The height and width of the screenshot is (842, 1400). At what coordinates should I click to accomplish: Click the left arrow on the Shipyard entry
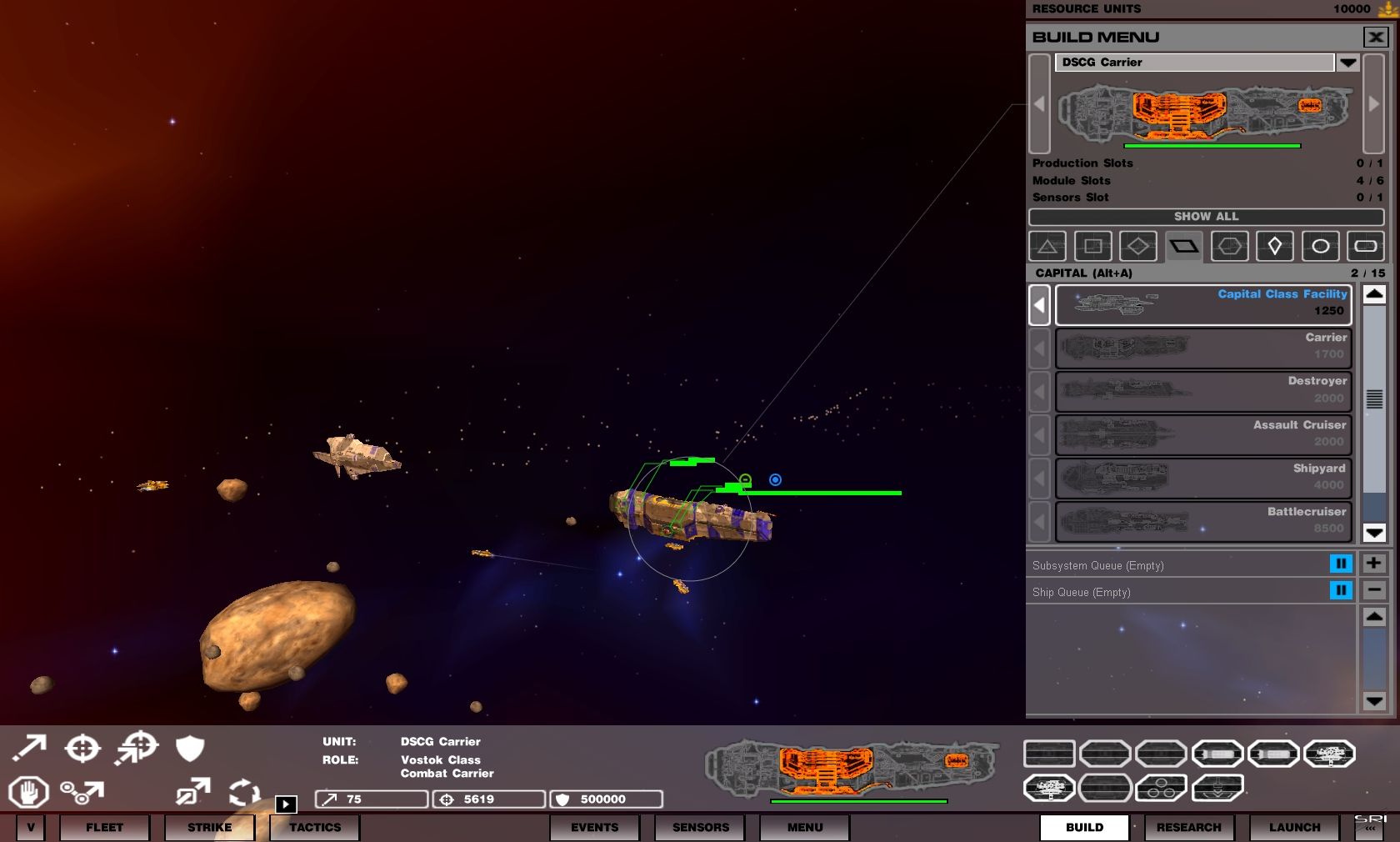click(x=1039, y=479)
